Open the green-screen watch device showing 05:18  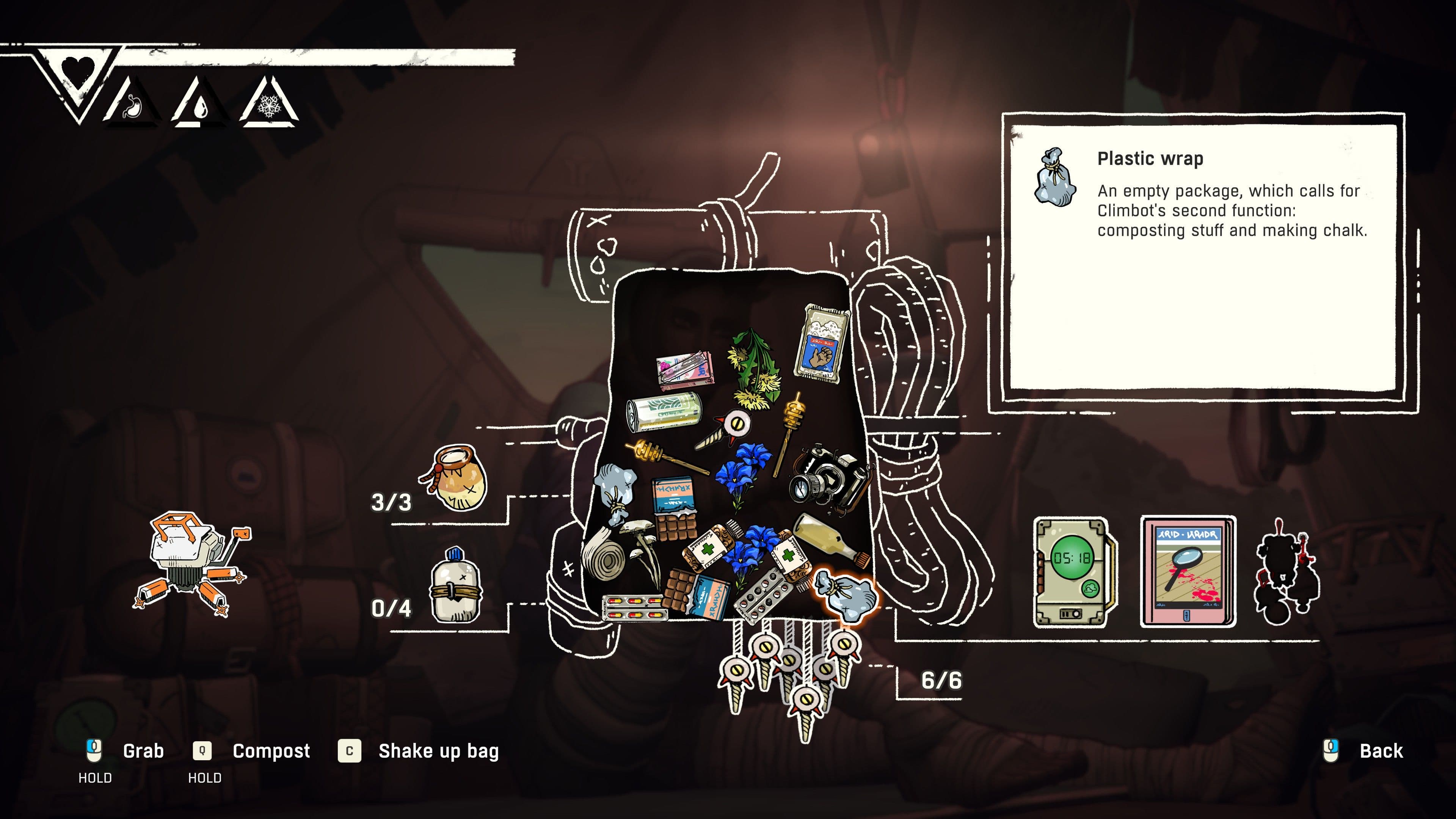(x=1072, y=572)
